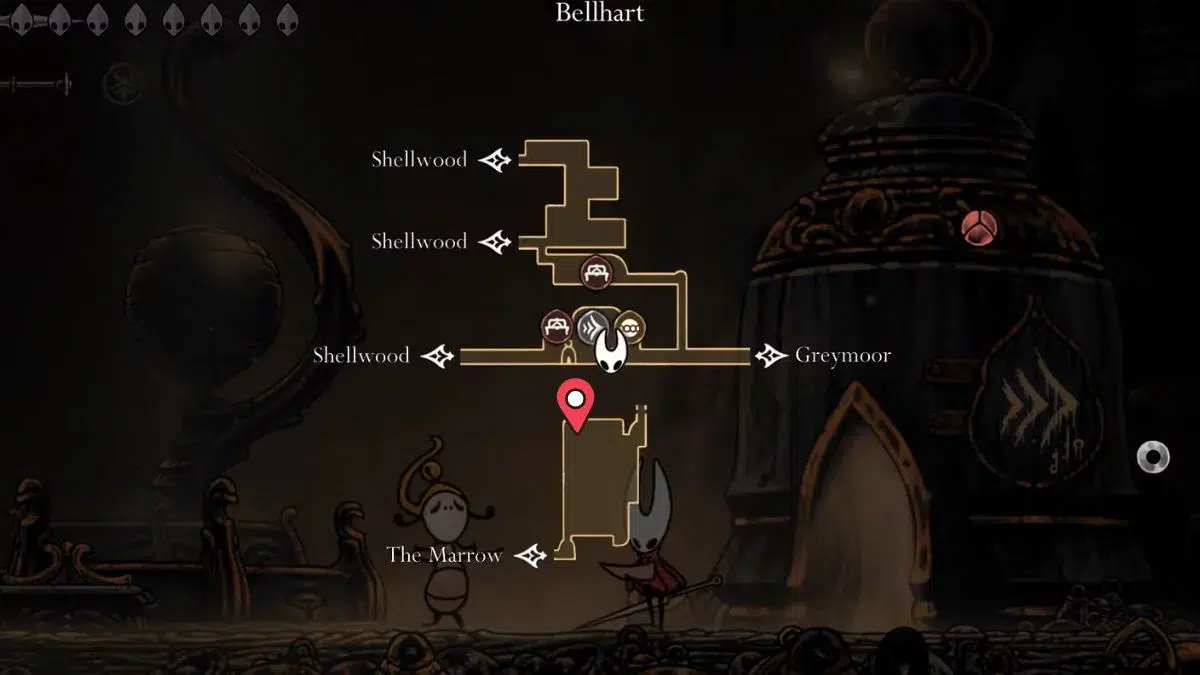The height and width of the screenshot is (675, 1200).
Task: Click the Greymoor exit label
Action: (x=842, y=355)
